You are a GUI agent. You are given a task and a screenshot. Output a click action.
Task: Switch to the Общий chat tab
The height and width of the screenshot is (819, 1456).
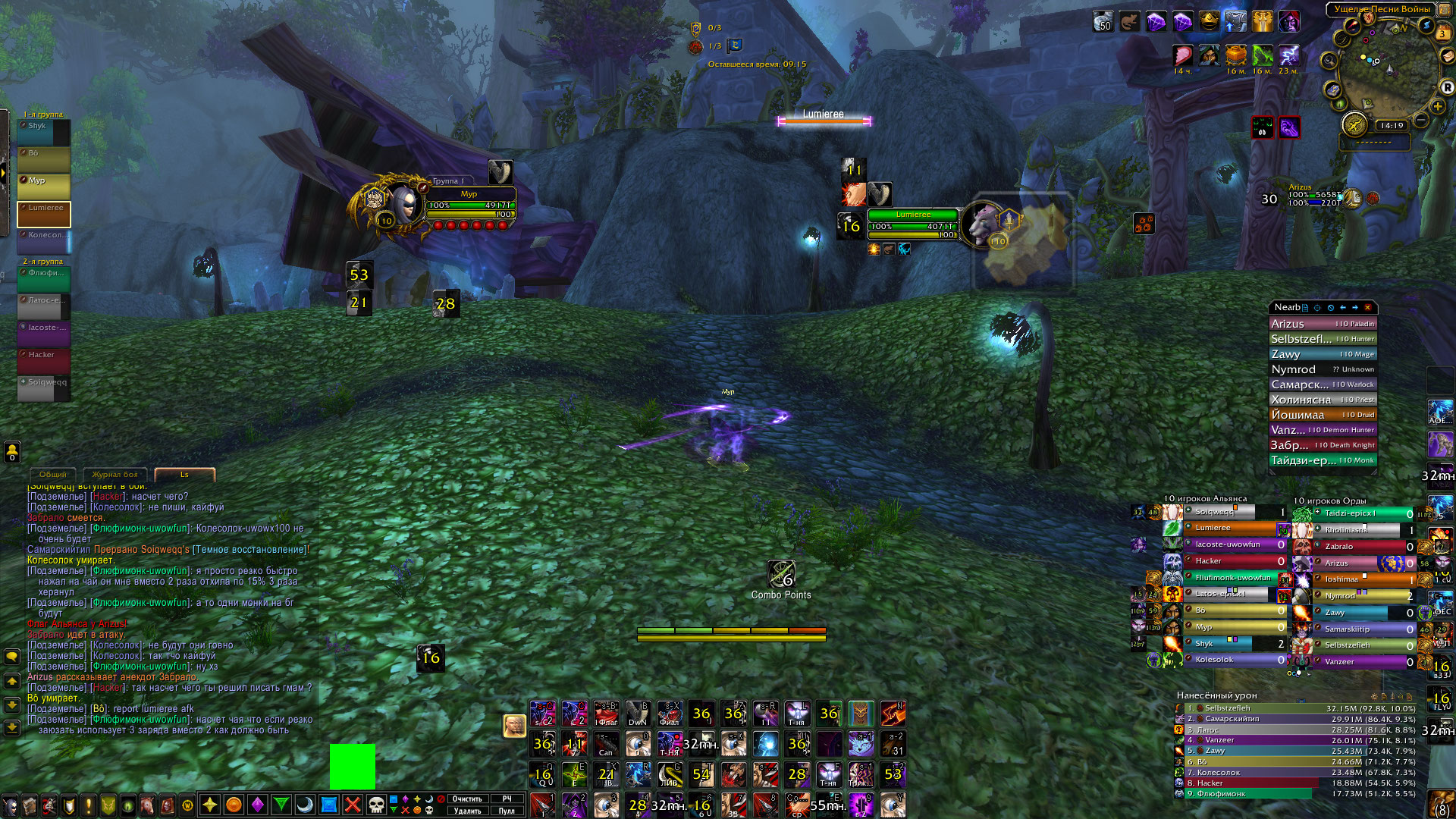[x=52, y=475]
